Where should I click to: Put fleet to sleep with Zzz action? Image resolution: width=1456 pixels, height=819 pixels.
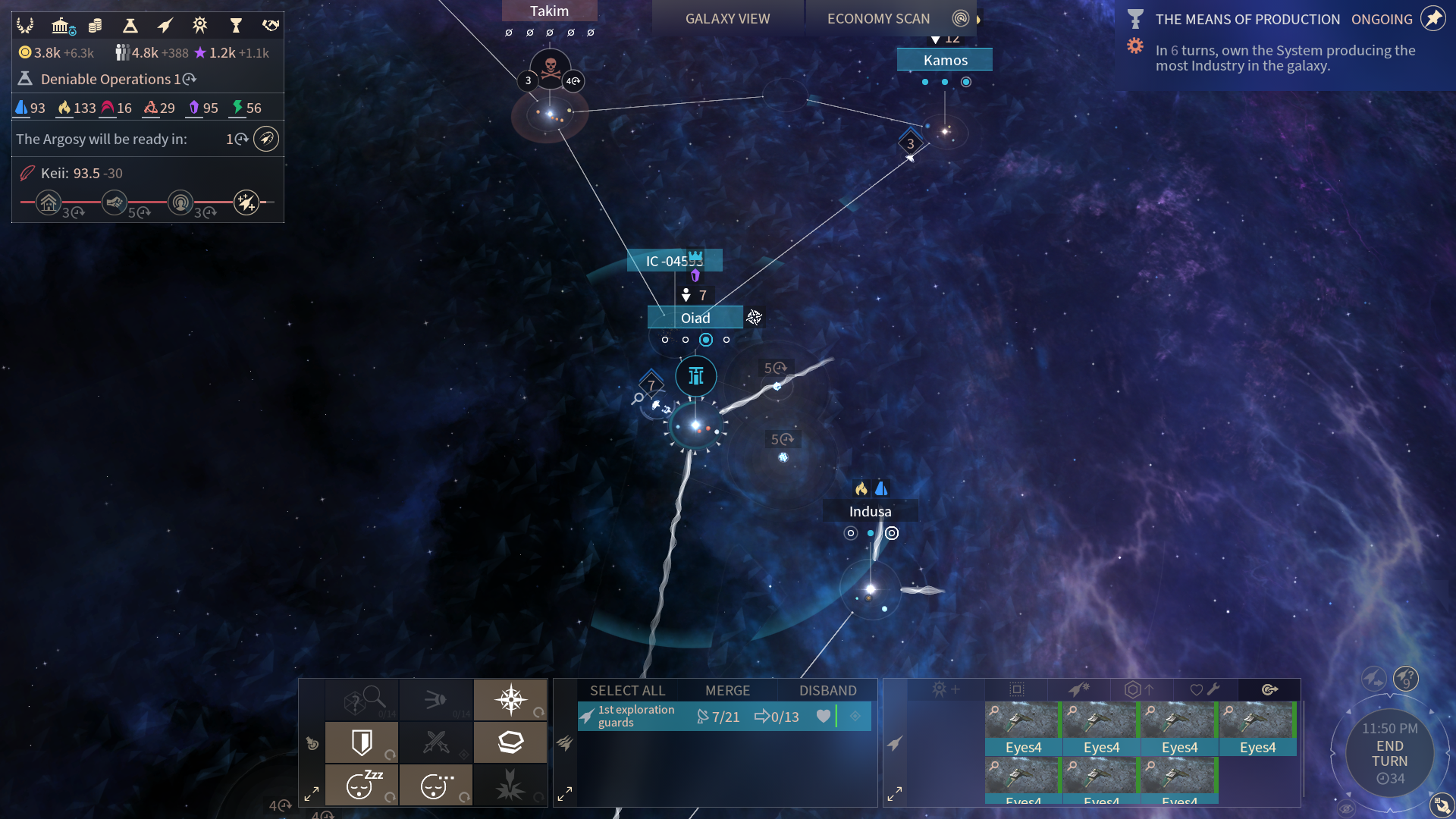click(362, 784)
